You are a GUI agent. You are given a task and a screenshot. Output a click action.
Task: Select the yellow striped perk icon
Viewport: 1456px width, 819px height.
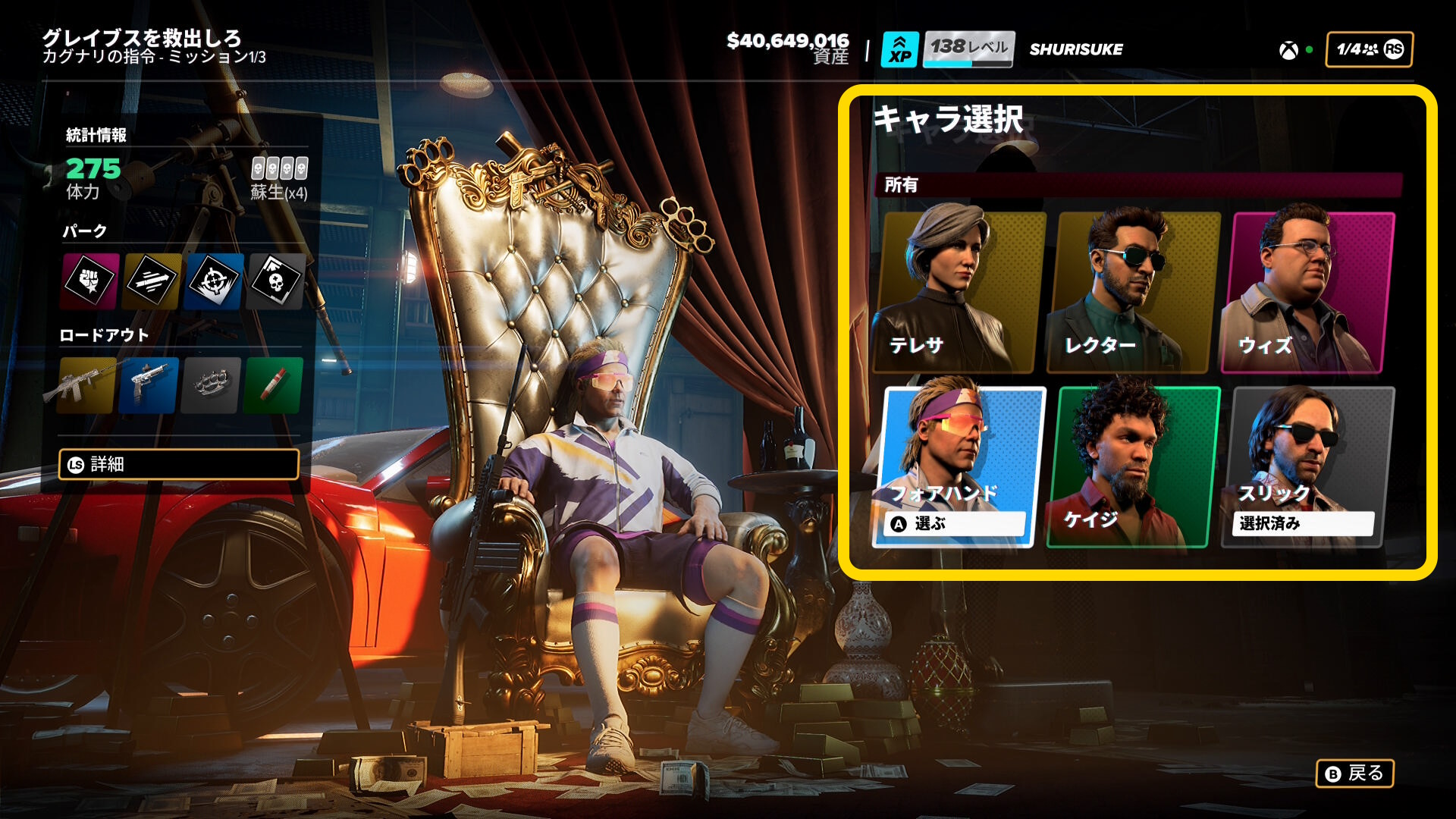(x=152, y=281)
